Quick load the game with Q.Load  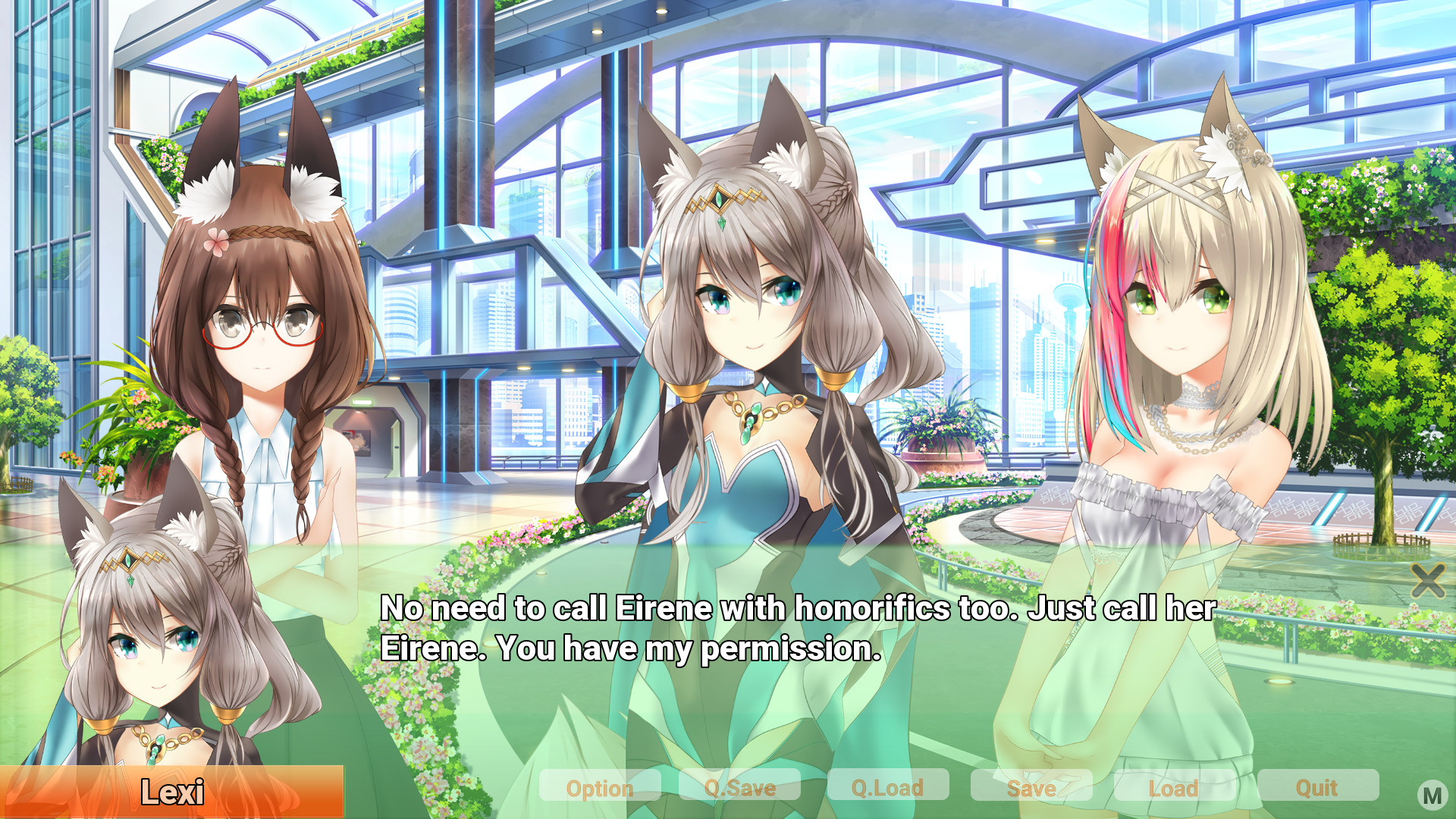[x=887, y=788]
